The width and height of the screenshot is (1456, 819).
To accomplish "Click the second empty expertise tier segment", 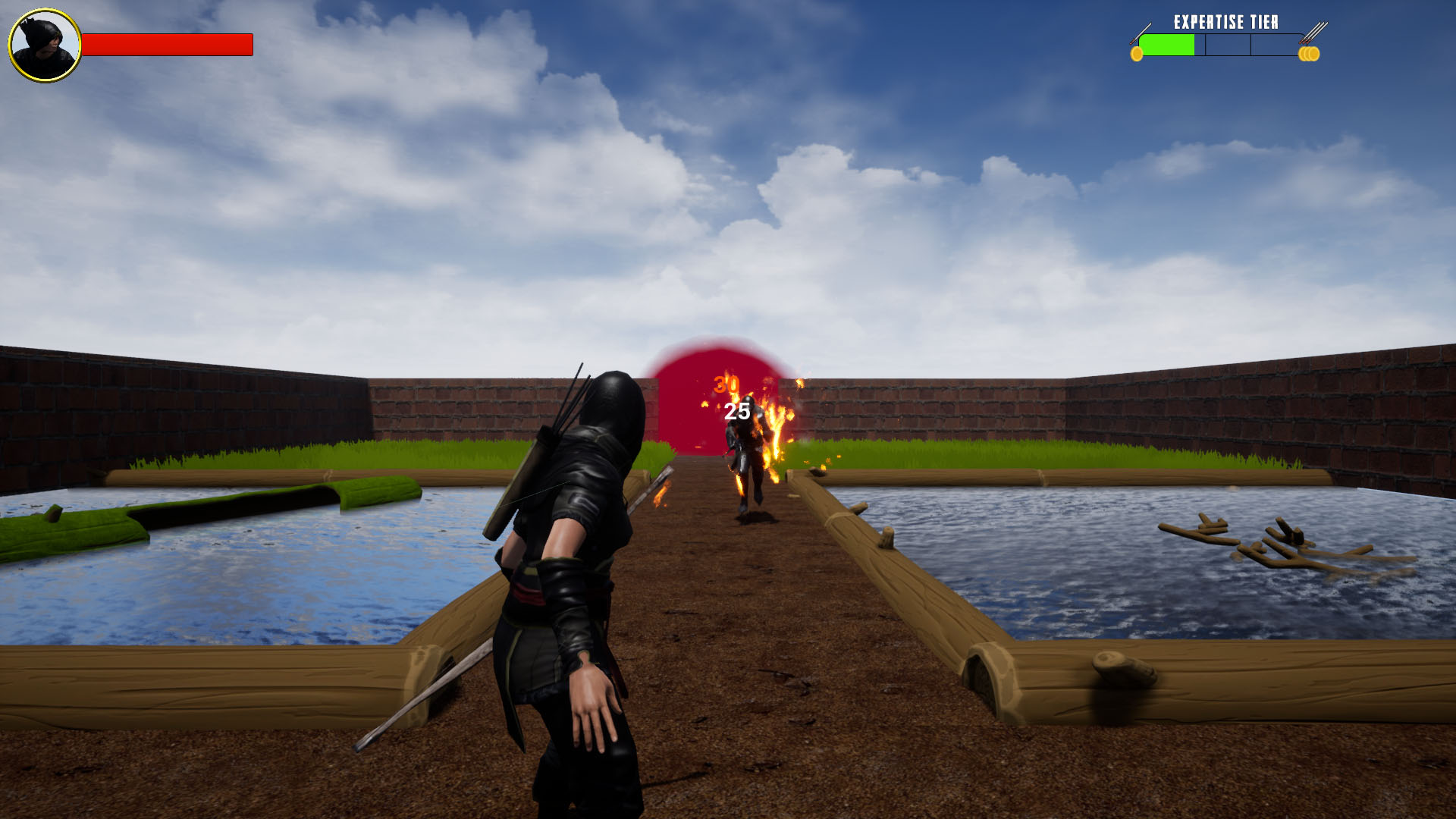I will 1228,44.
